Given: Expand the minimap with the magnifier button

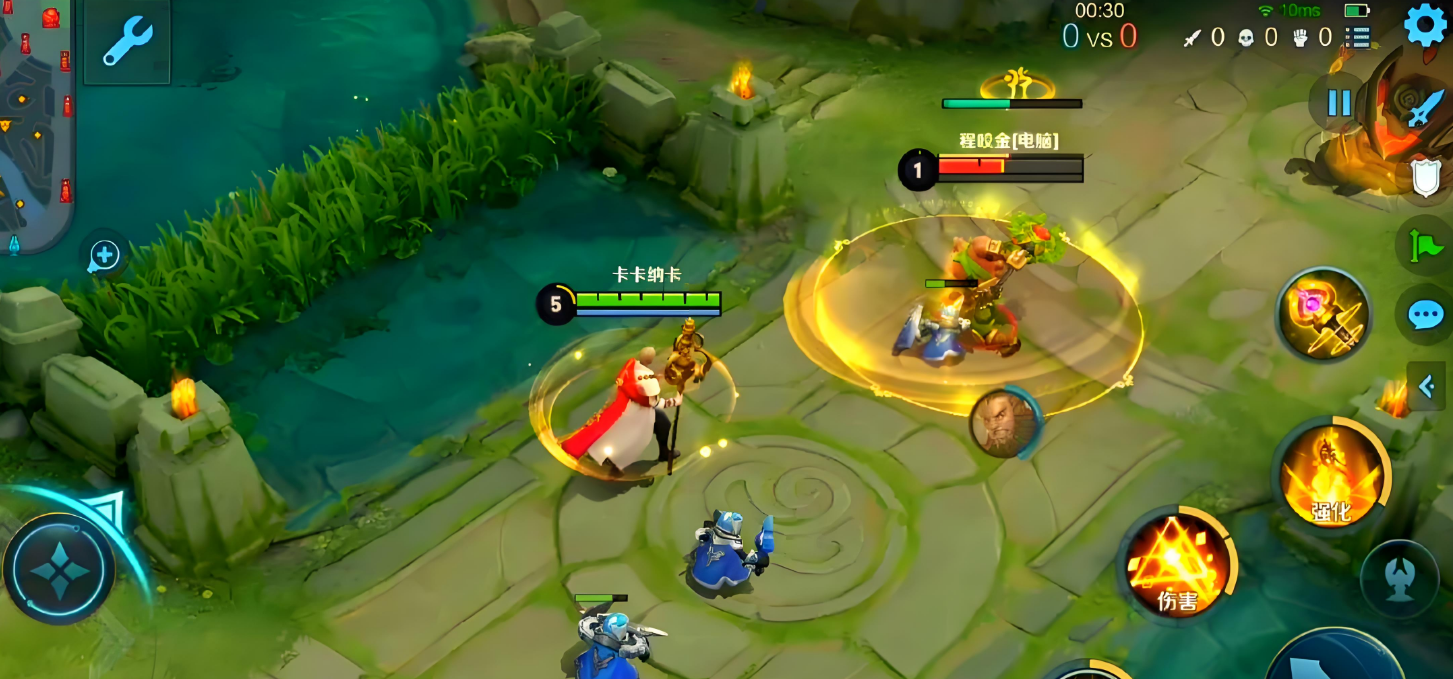Looking at the screenshot, I should [x=104, y=257].
